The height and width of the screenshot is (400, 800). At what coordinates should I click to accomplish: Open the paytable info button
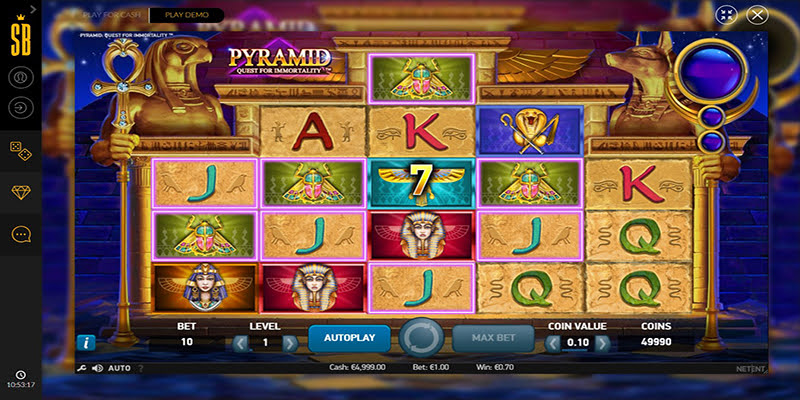[85, 343]
